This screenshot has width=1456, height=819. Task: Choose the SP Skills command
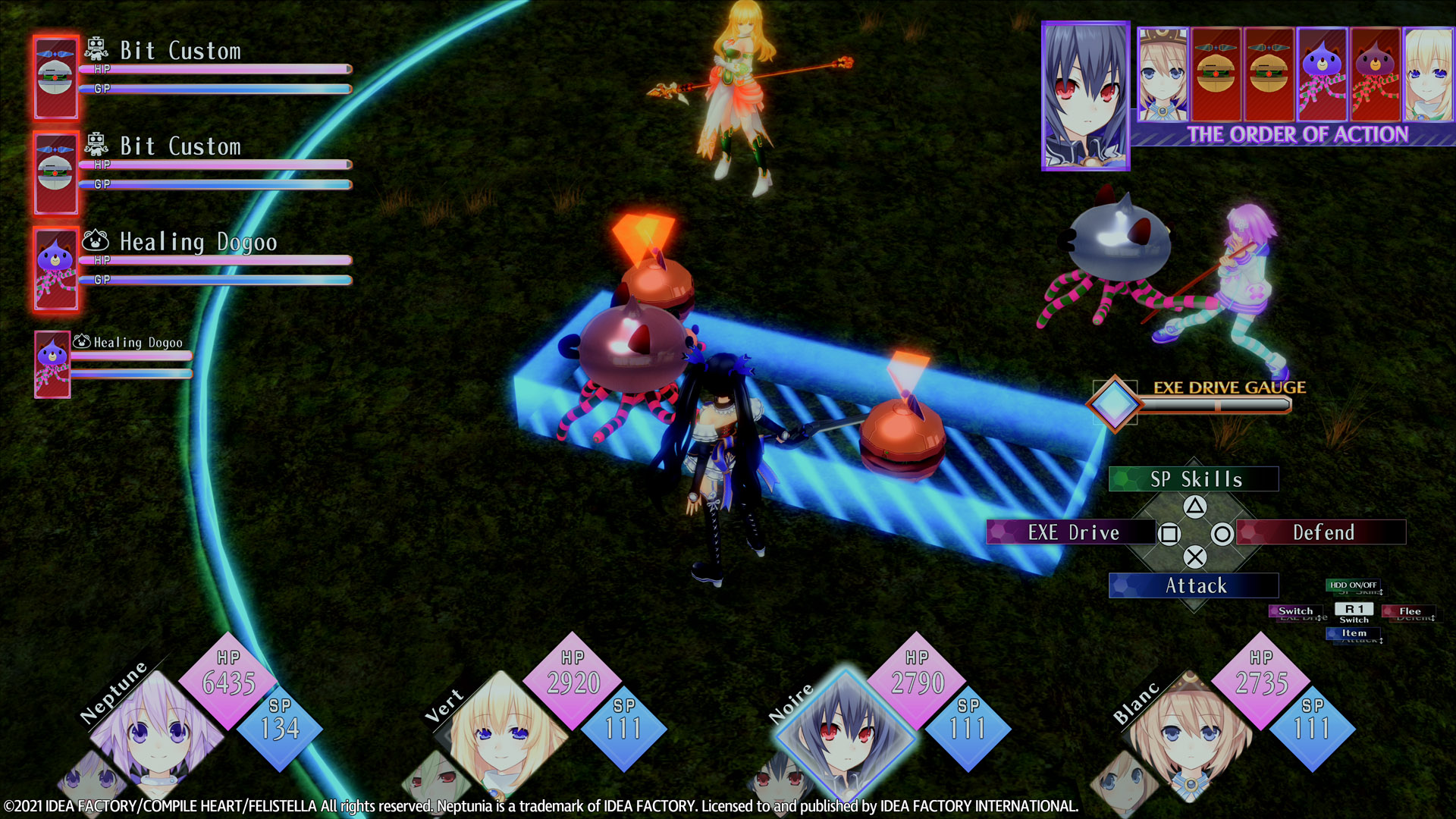tap(1193, 479)
